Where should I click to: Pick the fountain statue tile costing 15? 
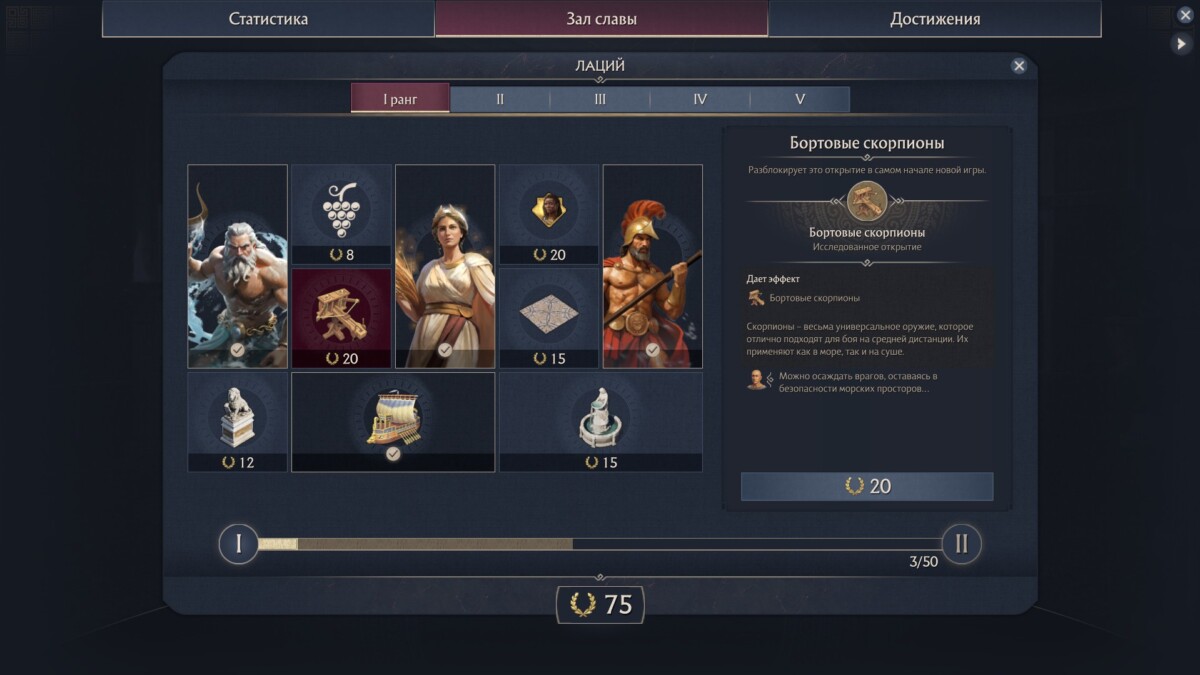601,422
